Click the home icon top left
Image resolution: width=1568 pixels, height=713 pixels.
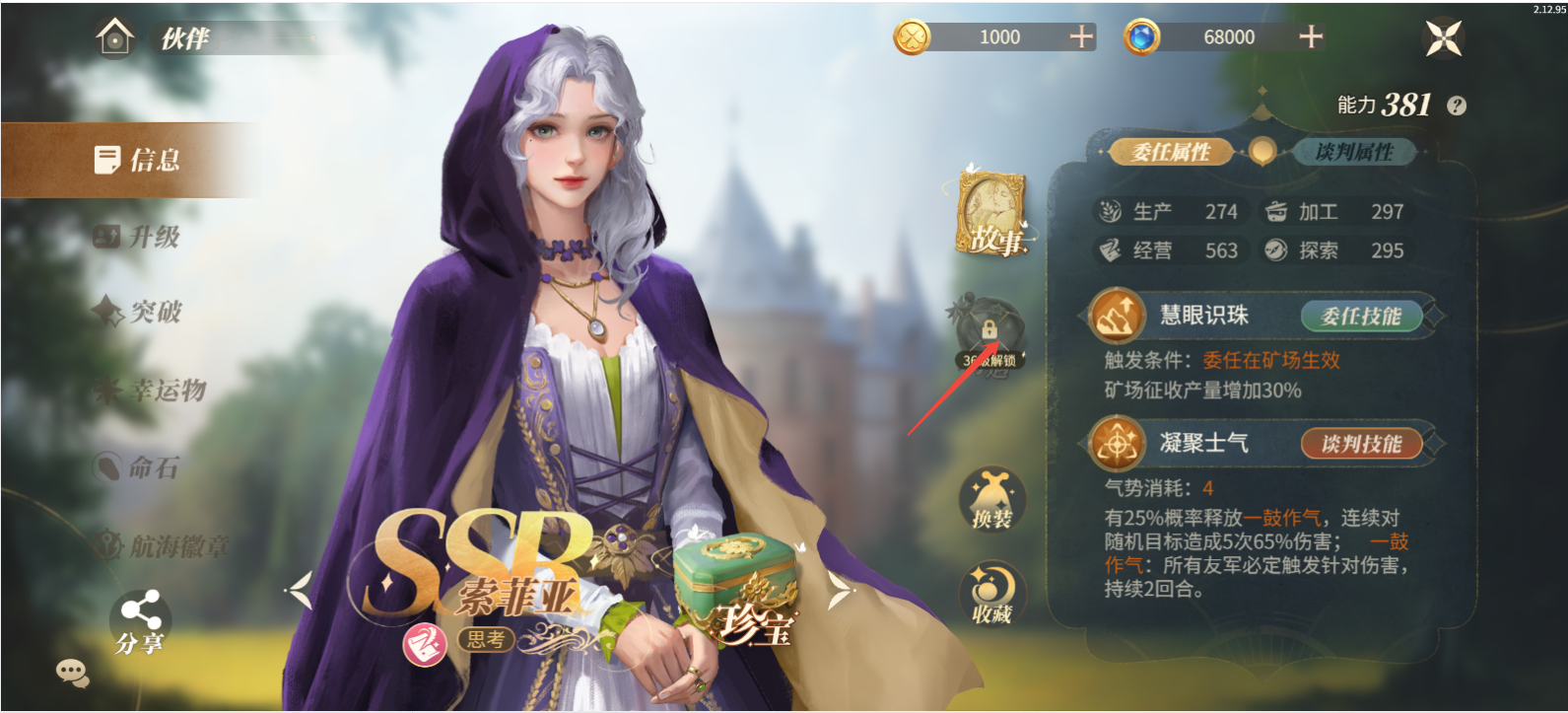(117, 36)
